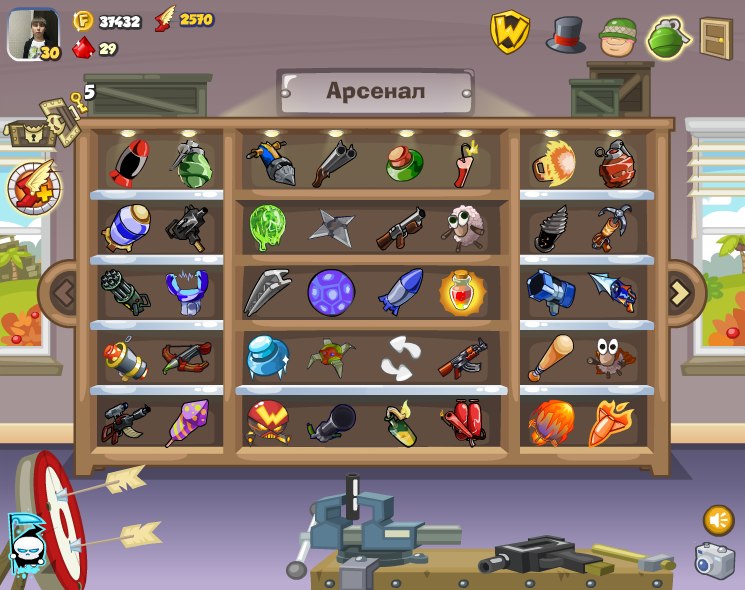Choose the sheep weapon on the shelf

click(462, 228)
